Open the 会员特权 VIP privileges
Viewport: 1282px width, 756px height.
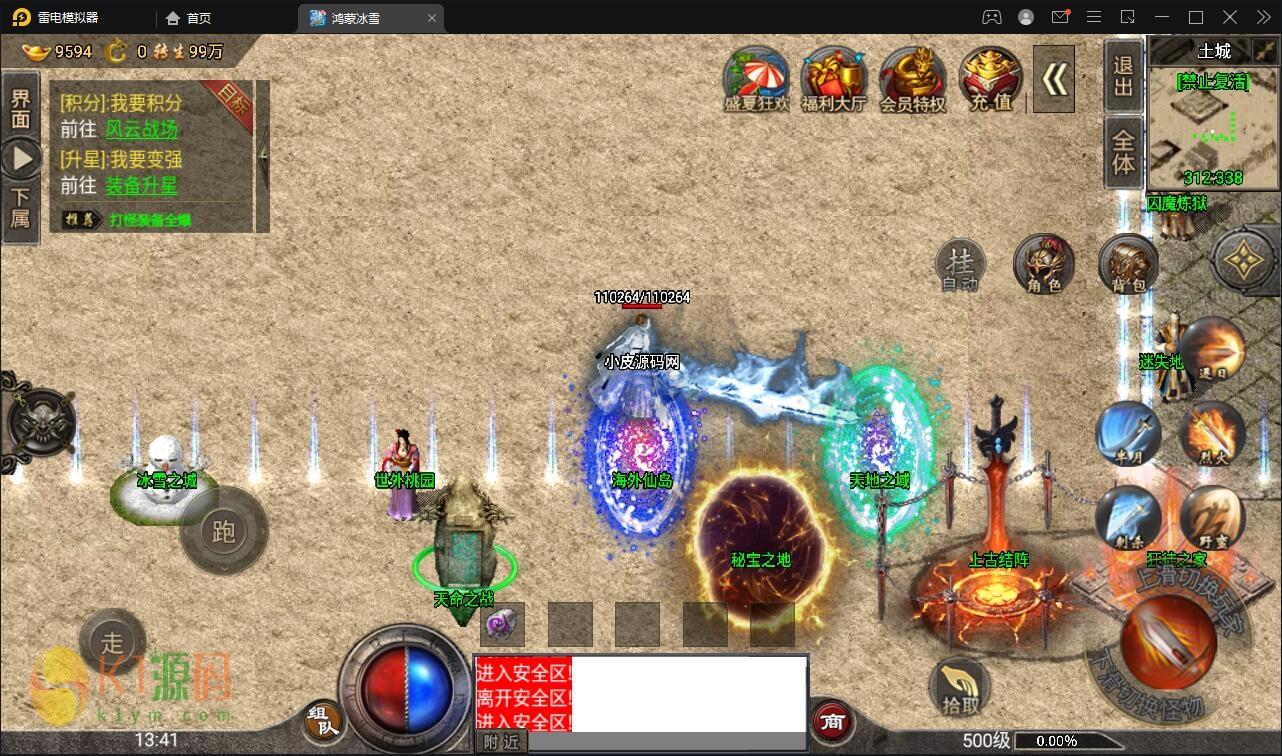coord(912,78)
